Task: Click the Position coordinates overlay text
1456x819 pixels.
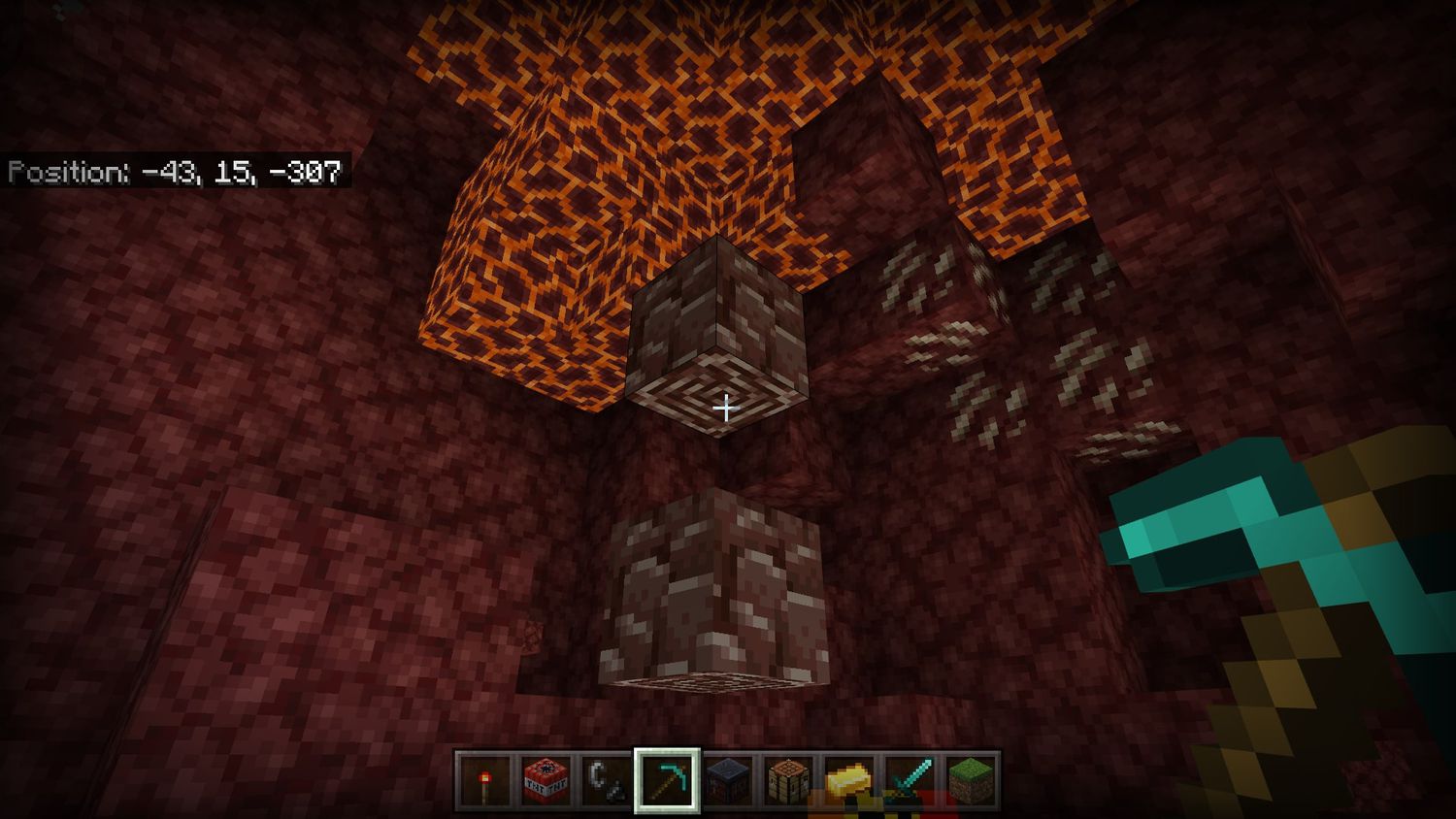Action: [x=175, y=173]
